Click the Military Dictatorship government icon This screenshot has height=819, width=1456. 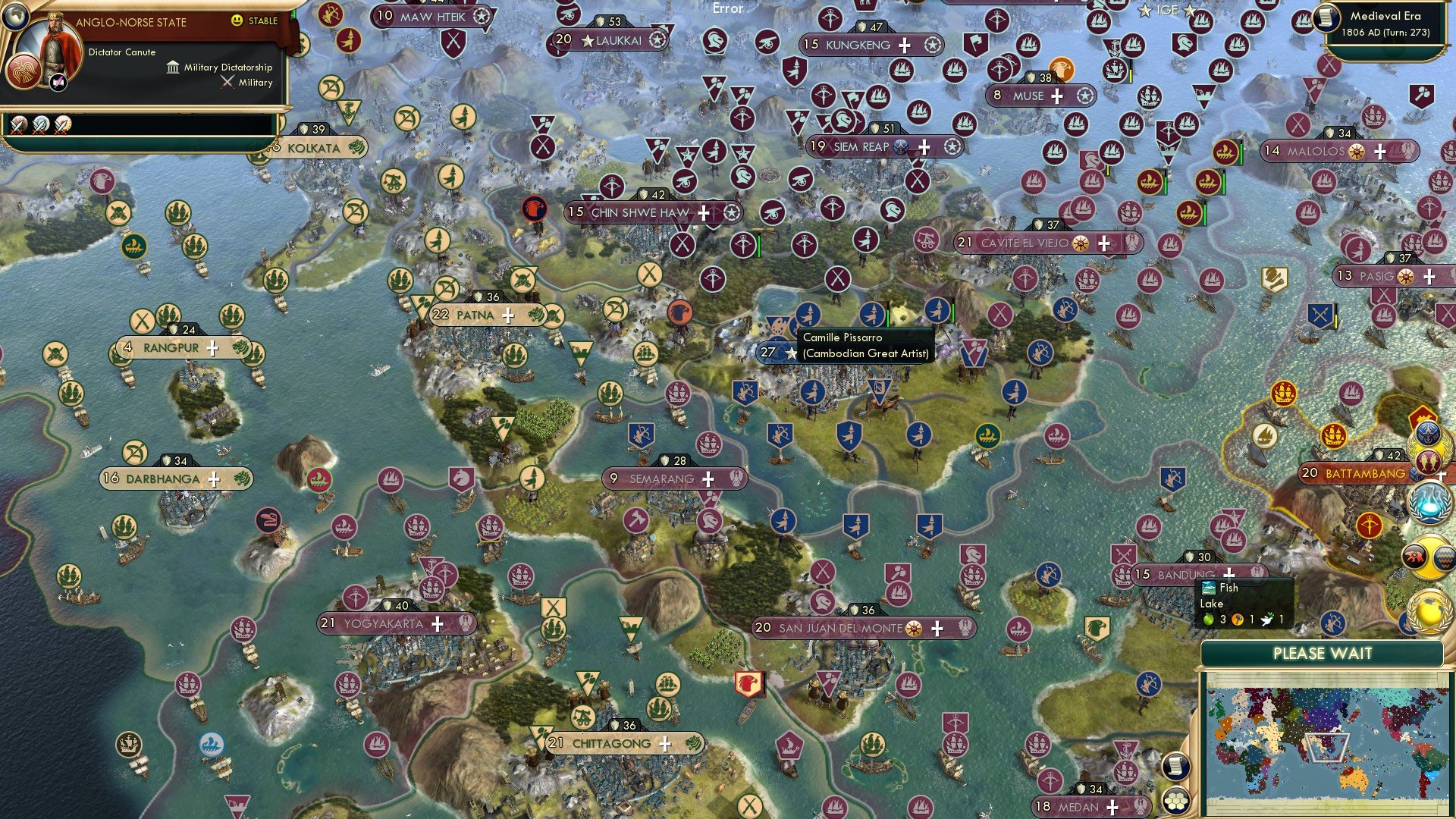pyautogui.click(x=173, y=68)
